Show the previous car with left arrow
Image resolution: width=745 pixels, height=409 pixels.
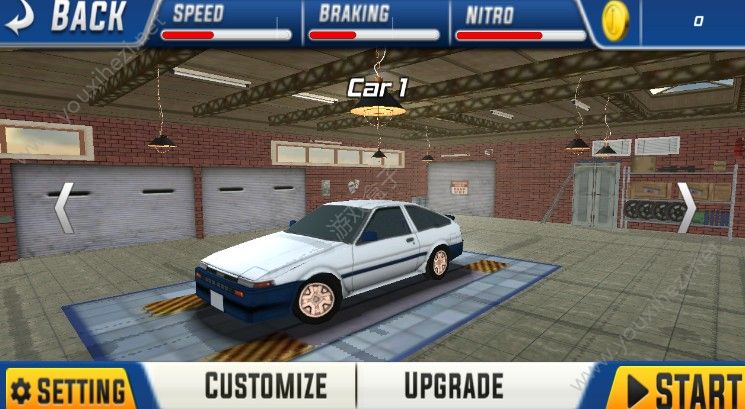click(63, 207)
